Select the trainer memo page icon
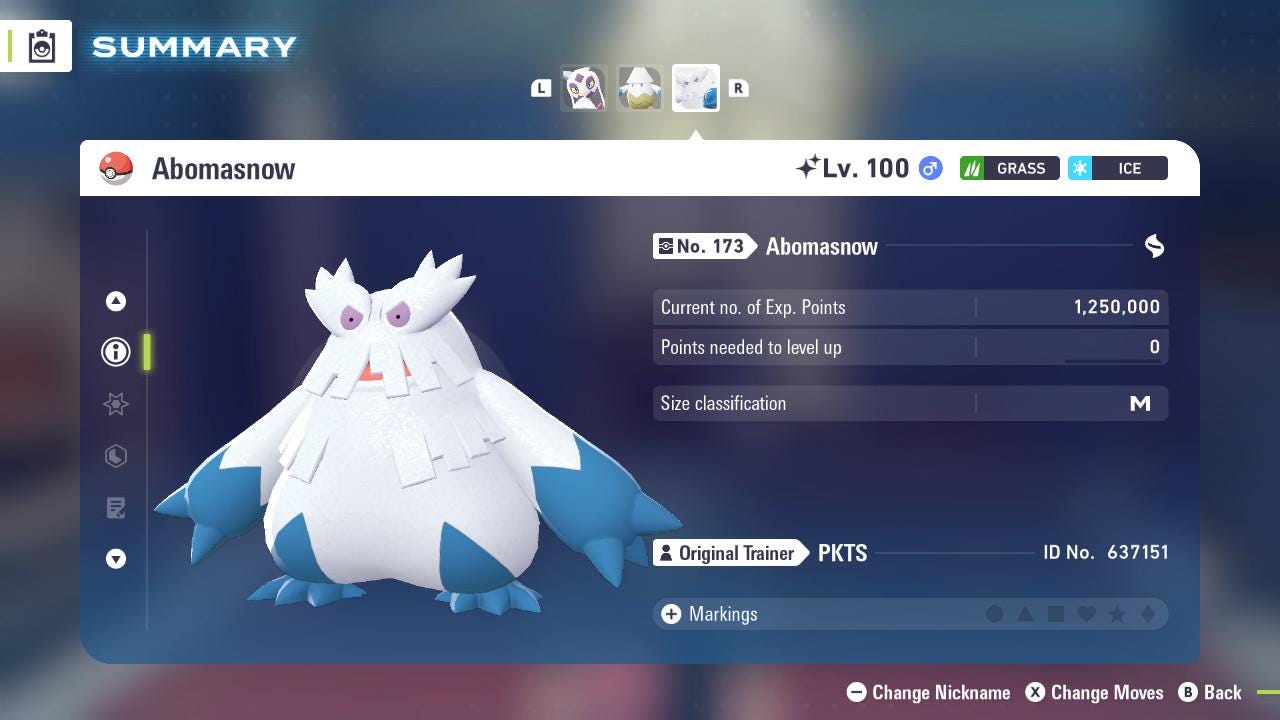 point(116,508)
